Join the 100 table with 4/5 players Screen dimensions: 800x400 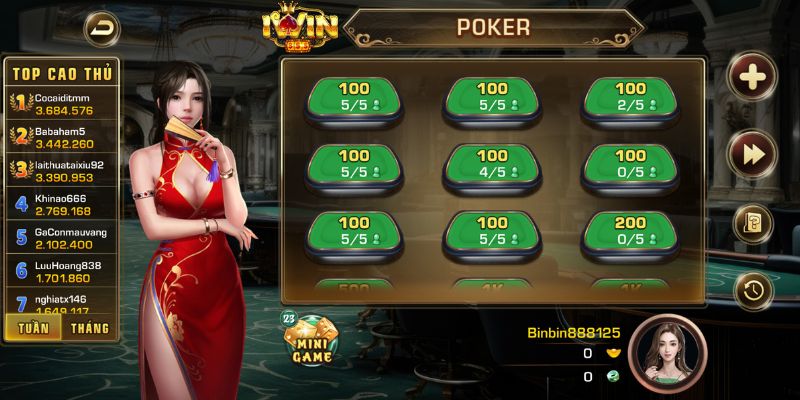492,165
